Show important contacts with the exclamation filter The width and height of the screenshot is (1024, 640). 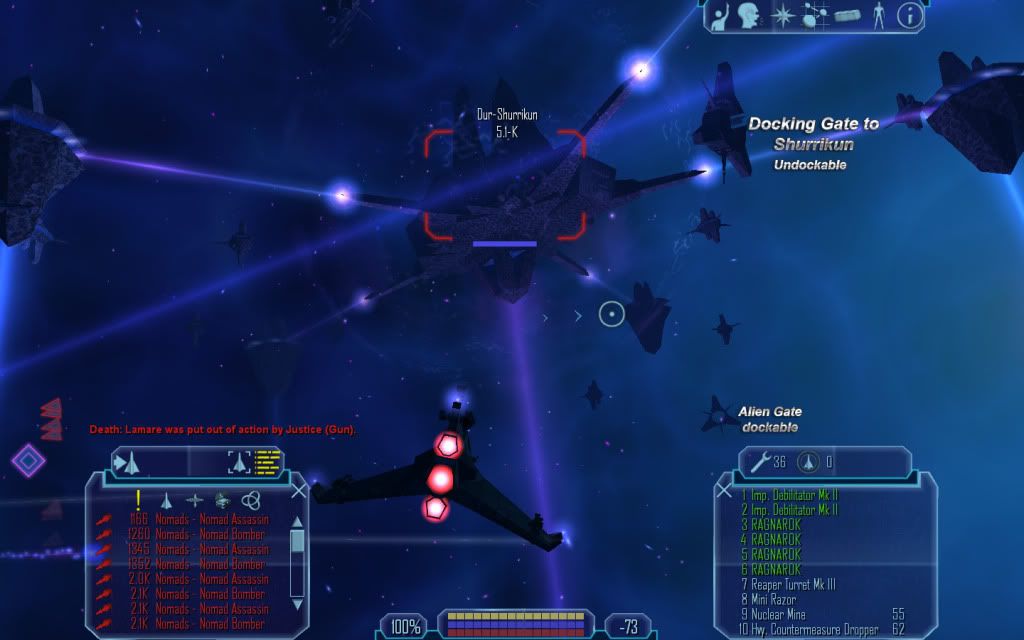pyautogui.click(x=138, y=500)
